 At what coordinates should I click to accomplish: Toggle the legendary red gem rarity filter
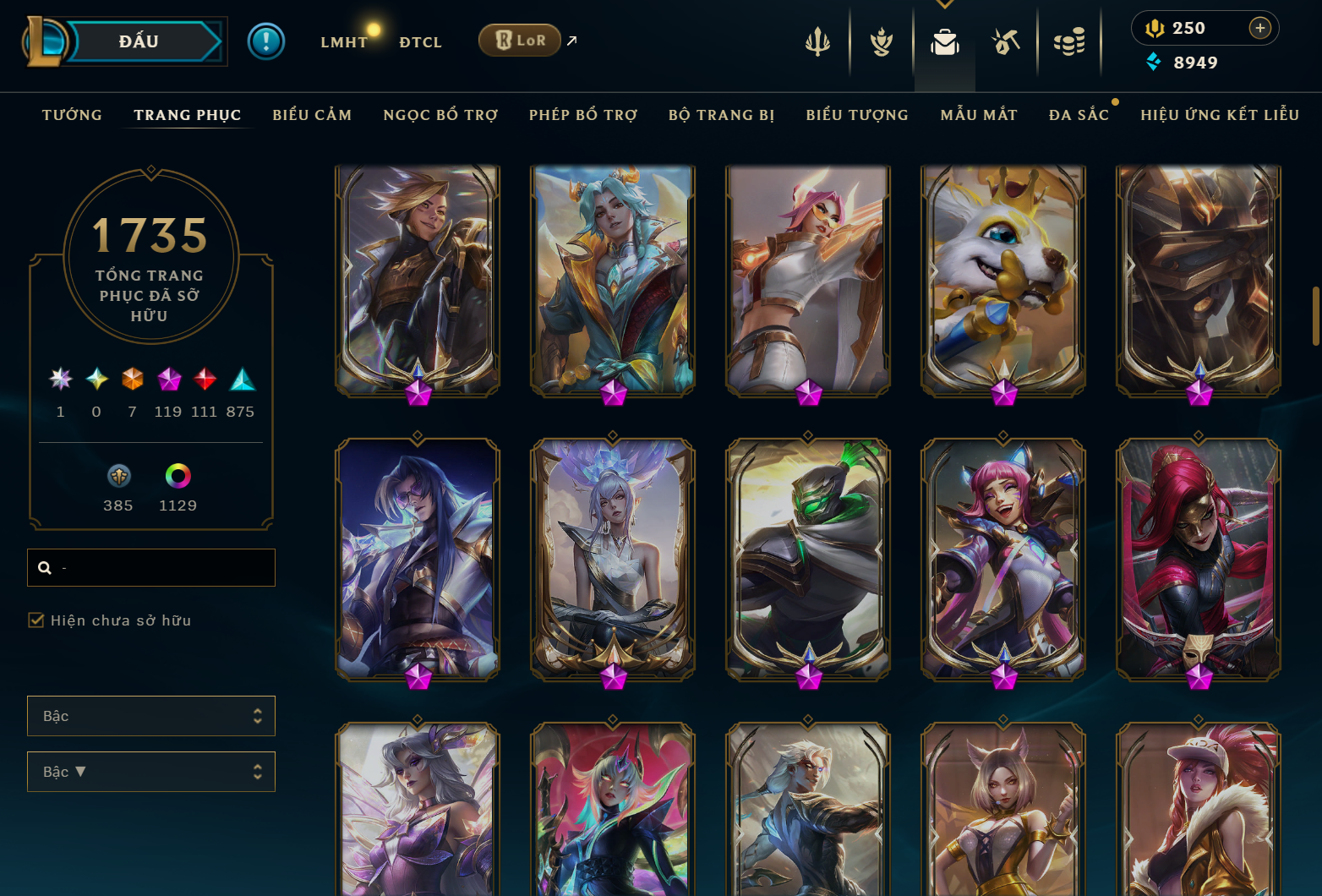pyautogui.click(x=204, y=380)
